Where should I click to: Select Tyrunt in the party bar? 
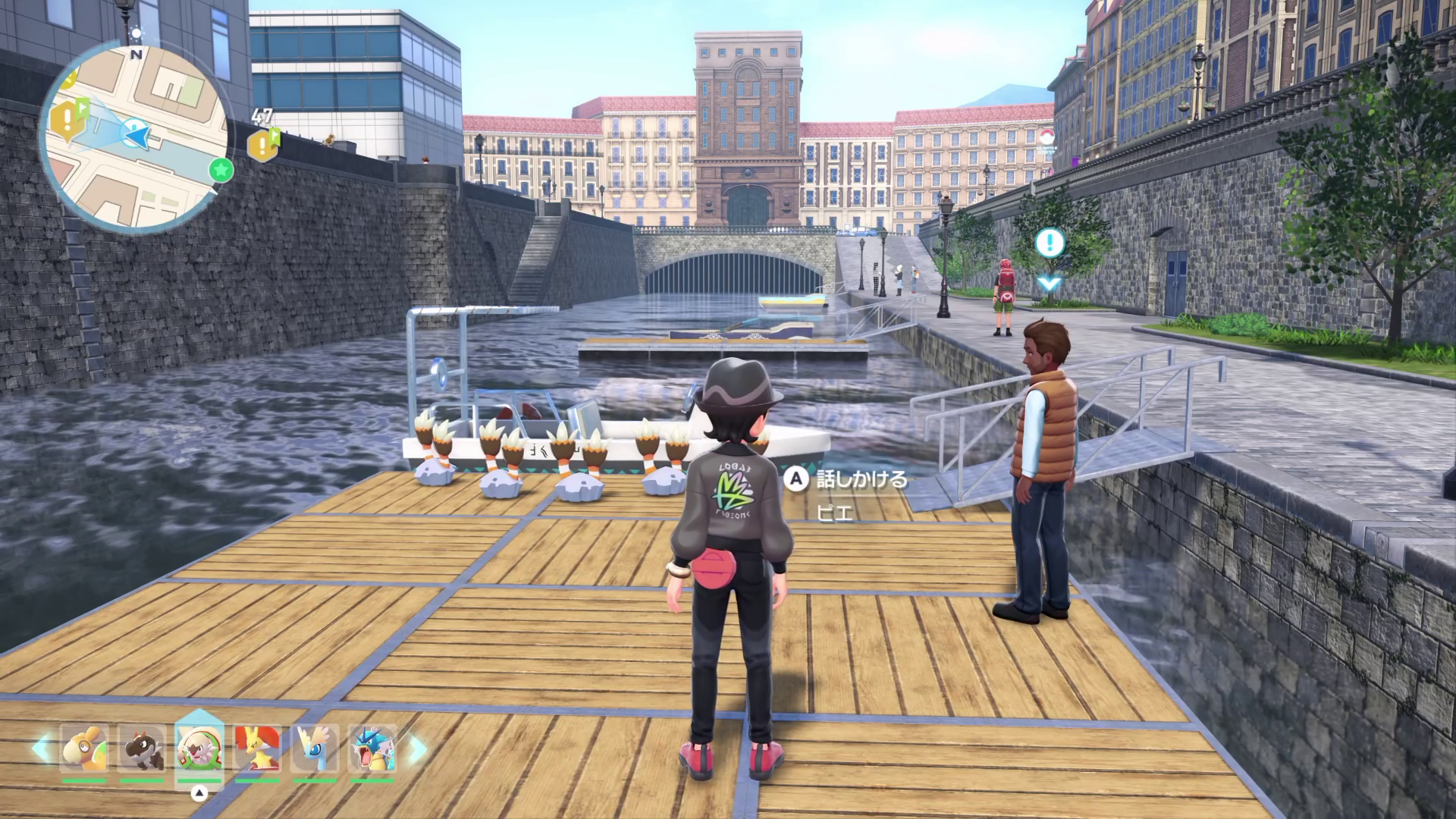click(142, 748)
